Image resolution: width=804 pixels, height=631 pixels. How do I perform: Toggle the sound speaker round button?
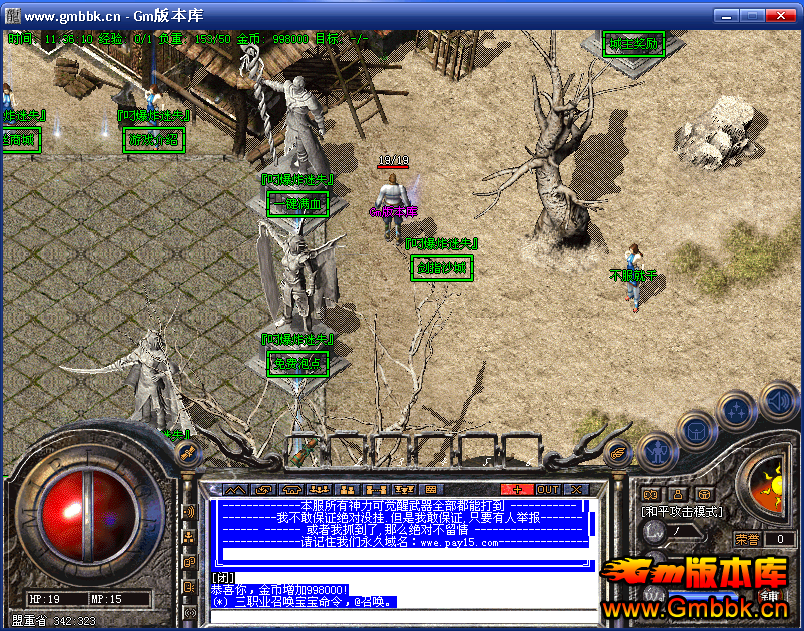(x=777, y=401)
